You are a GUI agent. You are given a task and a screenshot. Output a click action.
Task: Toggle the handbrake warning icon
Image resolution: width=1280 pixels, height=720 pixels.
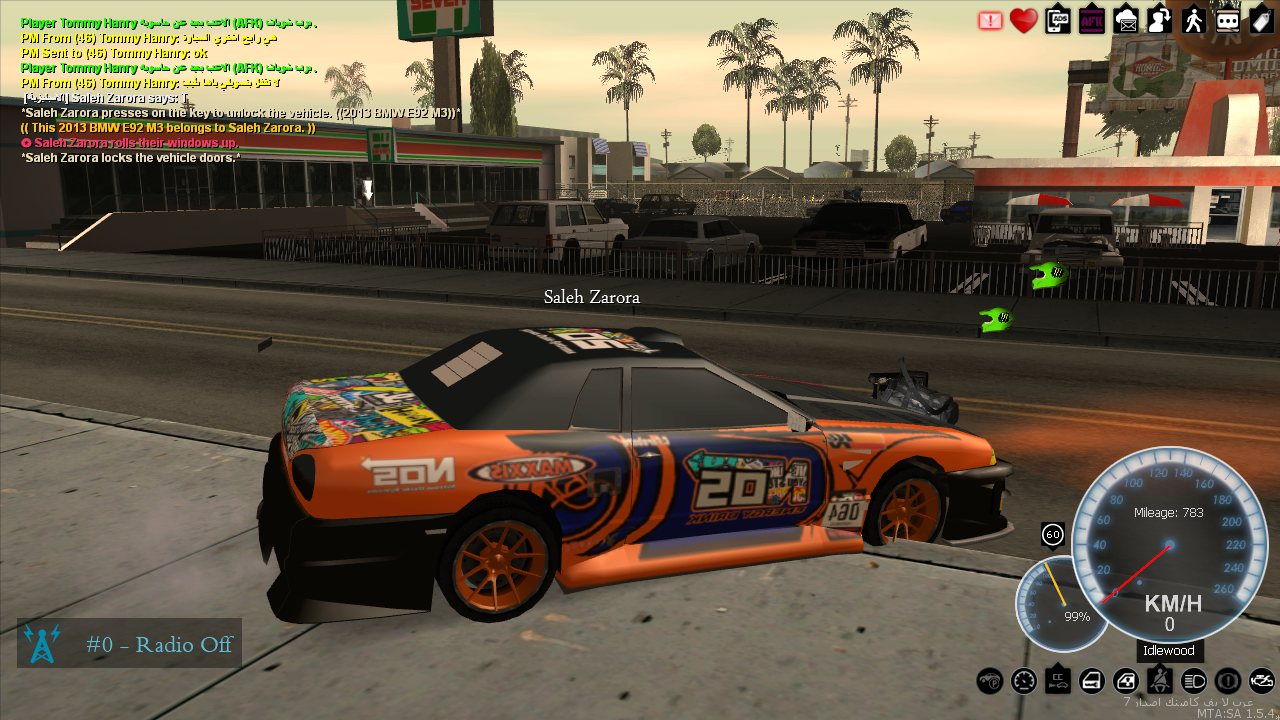(x=1228, y=681)
